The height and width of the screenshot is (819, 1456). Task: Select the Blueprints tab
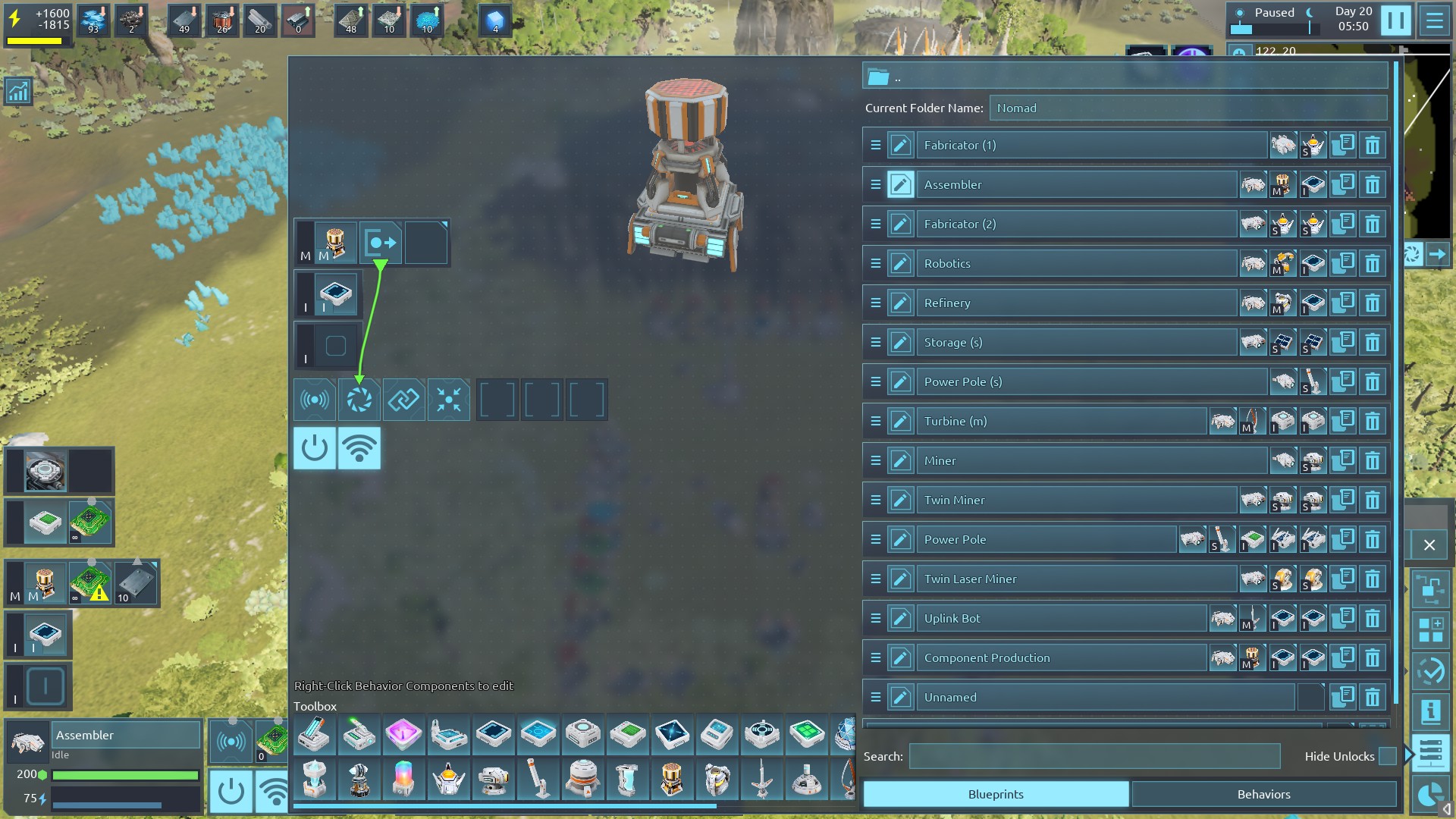[x=996, y=794]
